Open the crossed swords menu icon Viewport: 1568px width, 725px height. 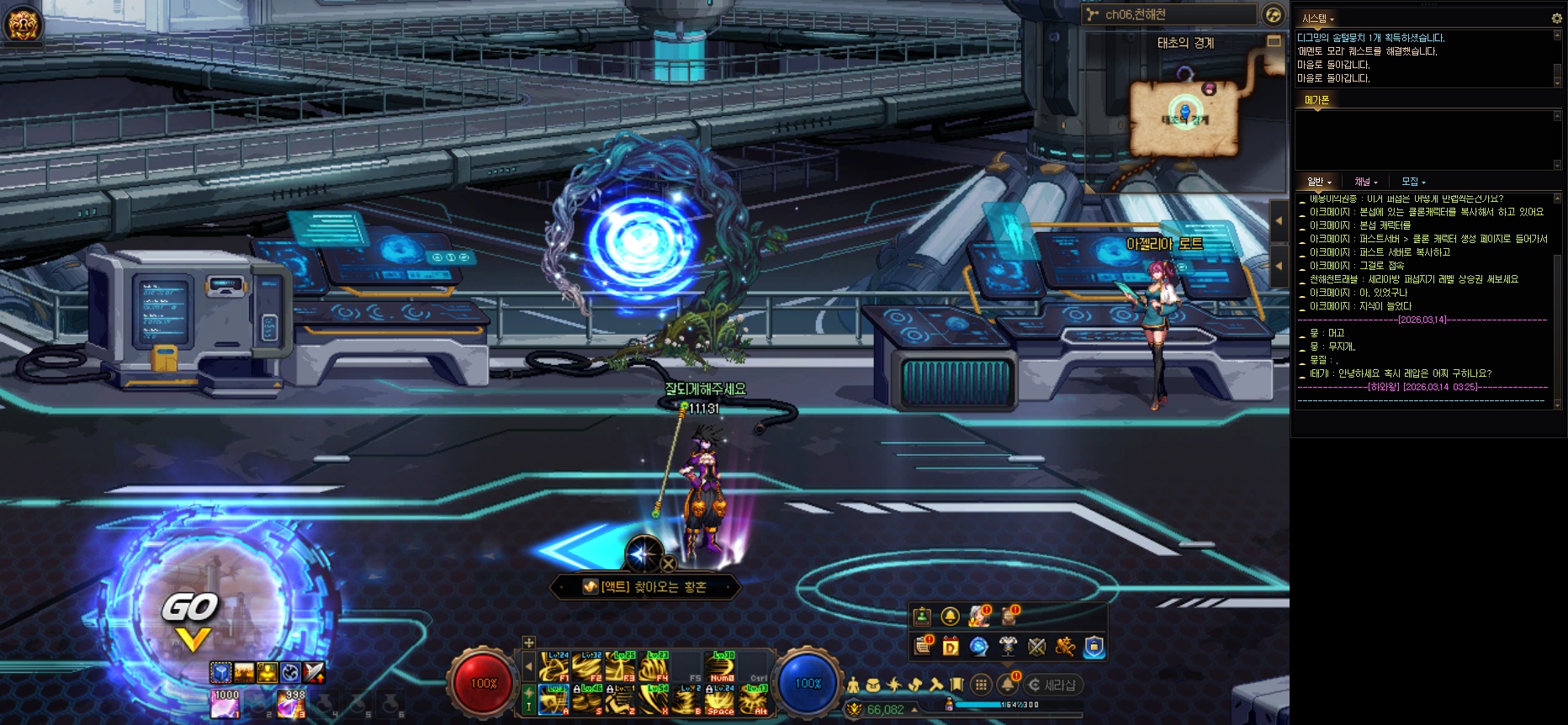tap(1036, 646)
